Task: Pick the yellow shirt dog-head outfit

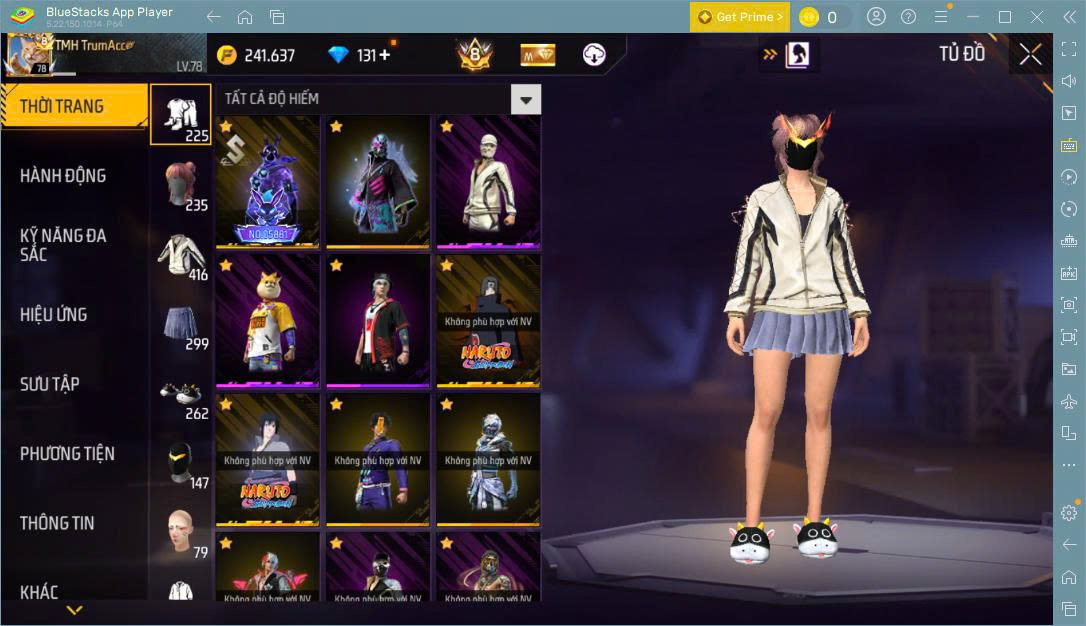Action: [268, 321]
